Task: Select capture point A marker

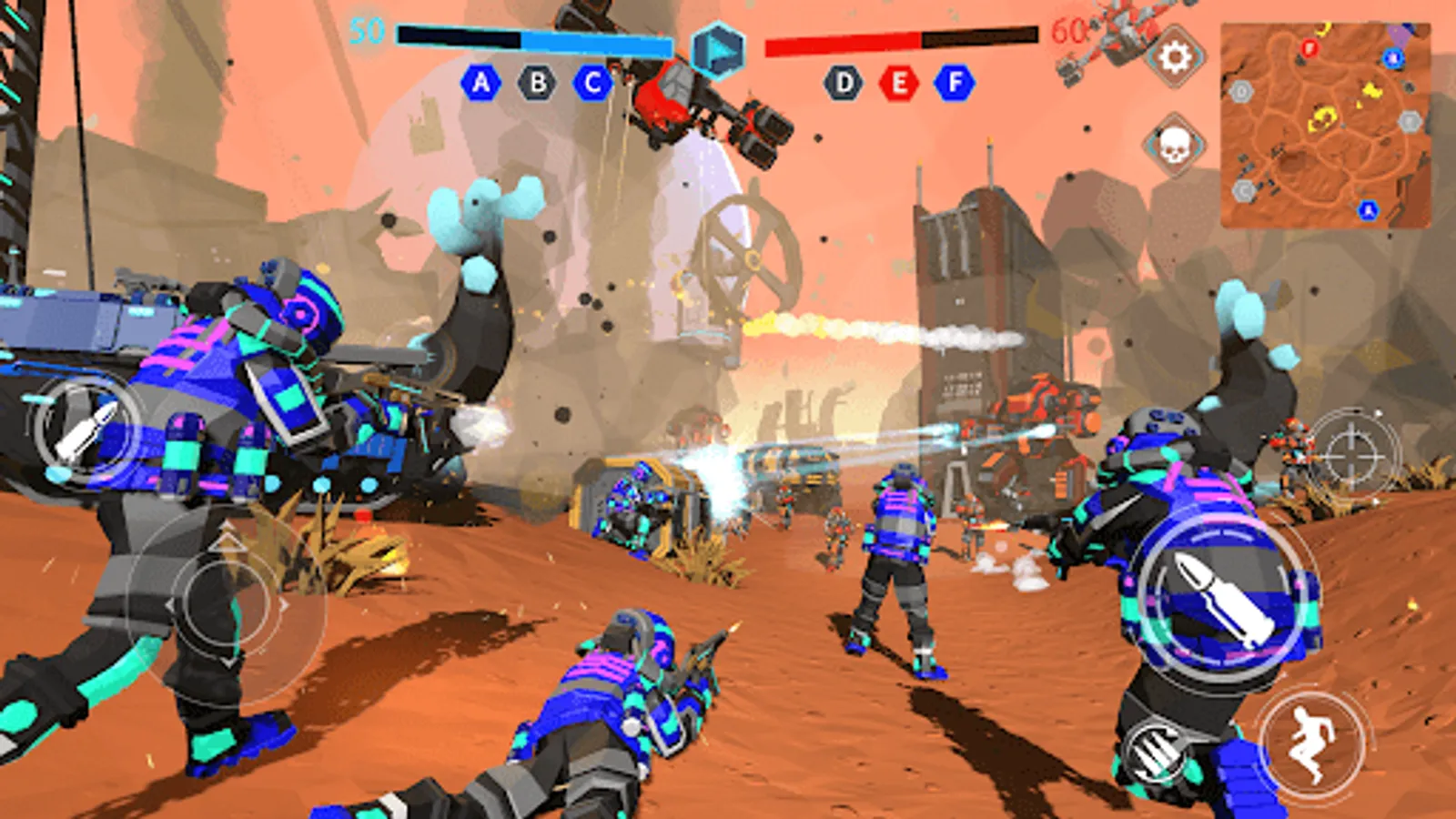Action: [x=480, y=84]
